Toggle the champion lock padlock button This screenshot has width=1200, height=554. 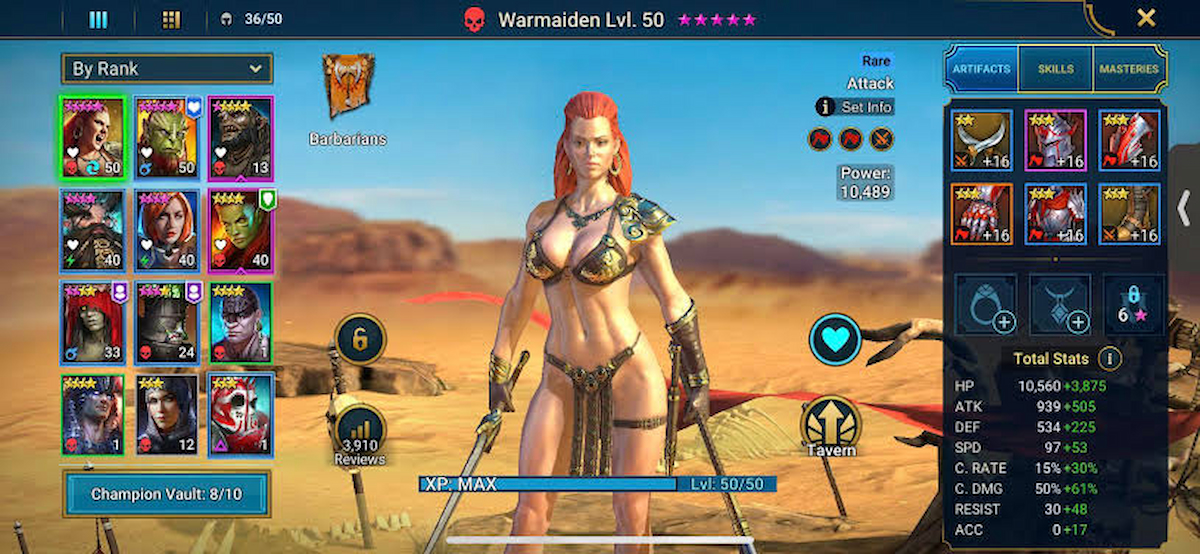(x=359, y=341)
